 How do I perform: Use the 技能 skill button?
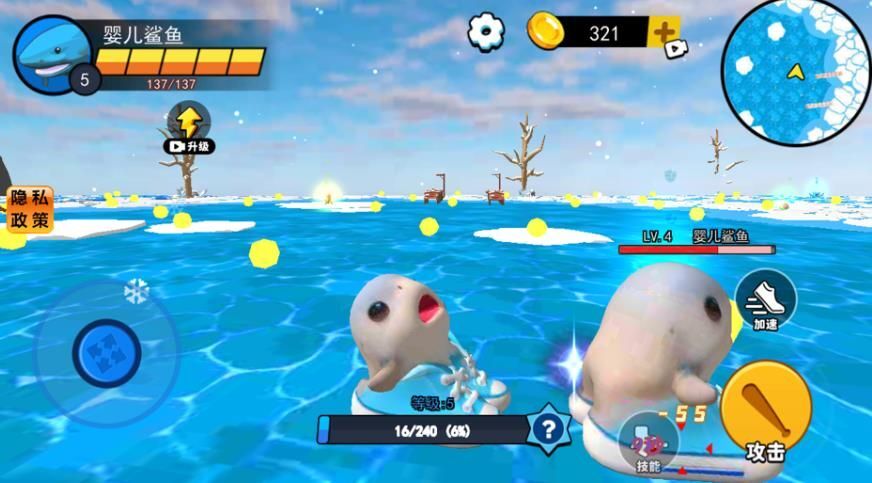point(648,443)
